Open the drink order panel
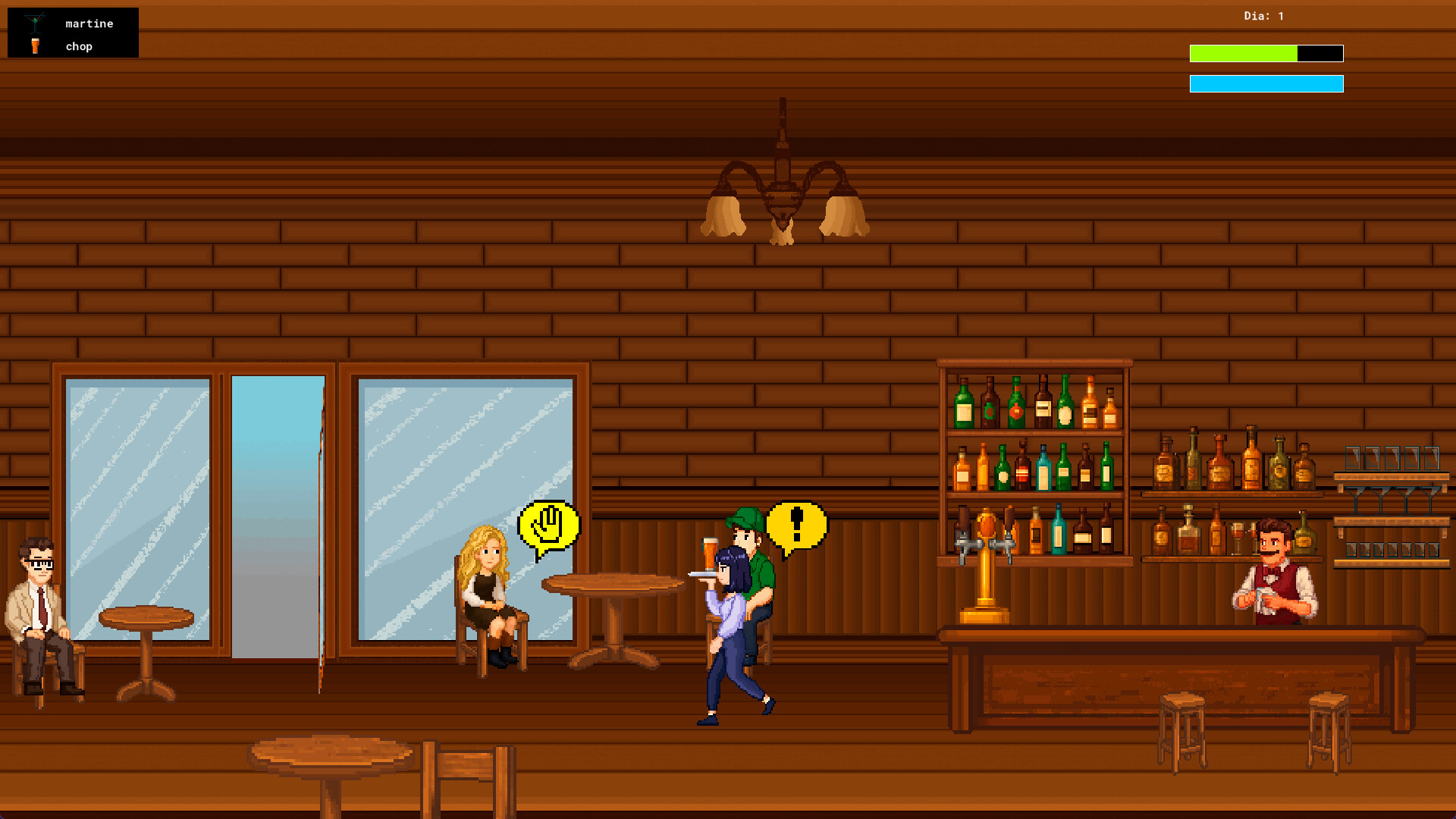The height and width of the screenshot is (819, 1456). coord(72,33)
